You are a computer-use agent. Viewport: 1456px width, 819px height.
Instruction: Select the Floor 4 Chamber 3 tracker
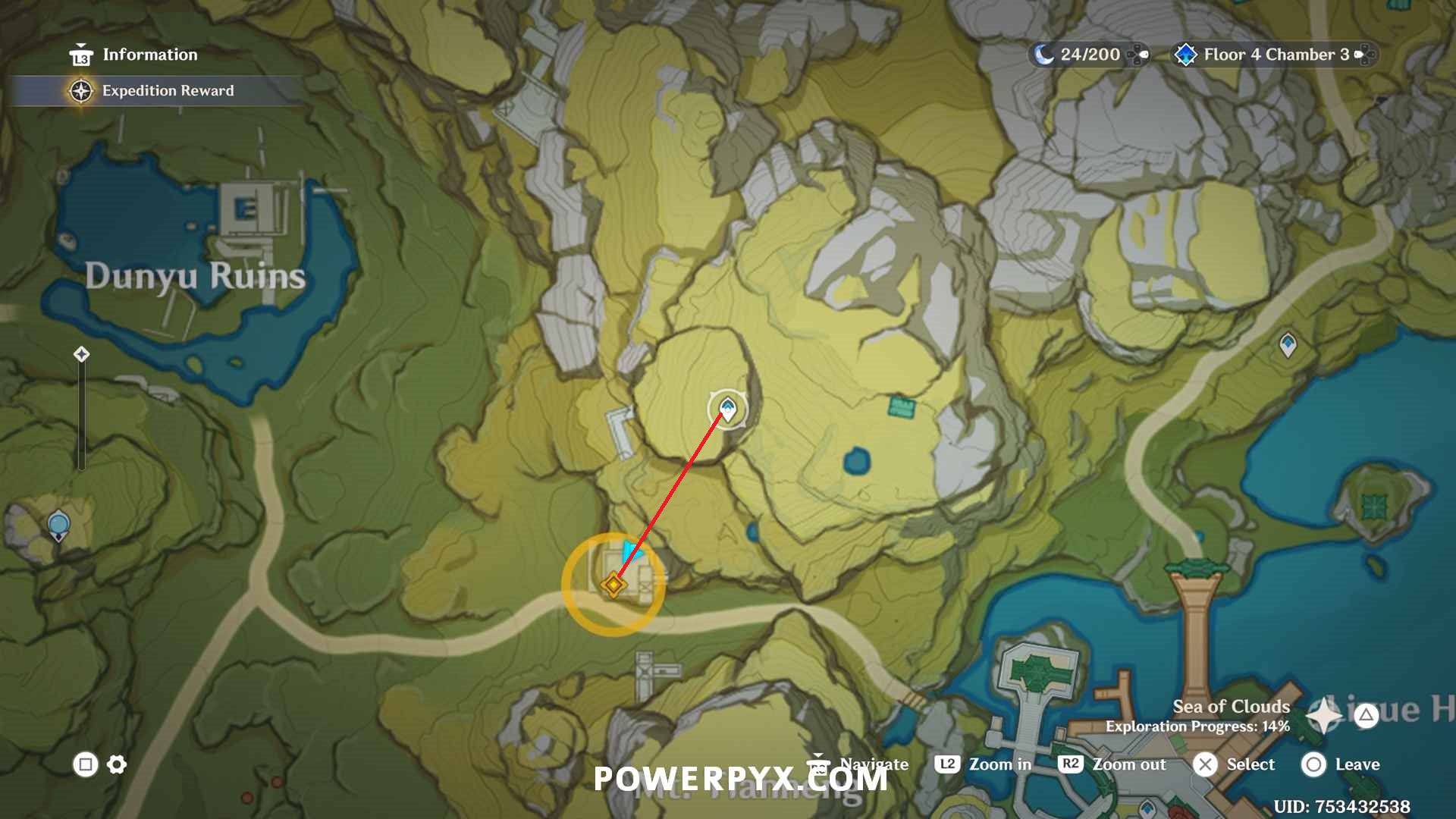[1274, 55]
